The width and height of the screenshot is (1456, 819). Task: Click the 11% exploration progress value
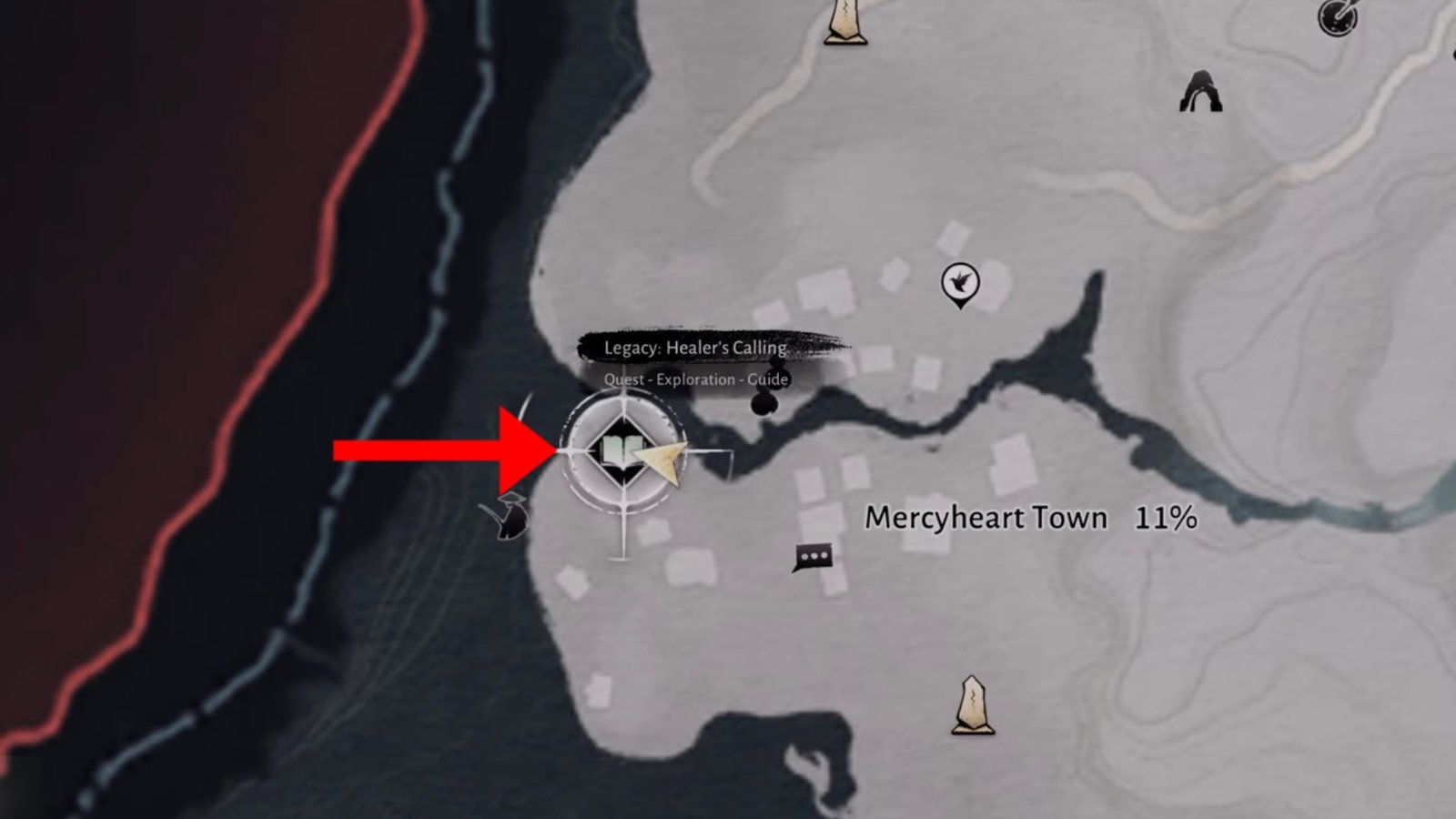pos(1165,517)
